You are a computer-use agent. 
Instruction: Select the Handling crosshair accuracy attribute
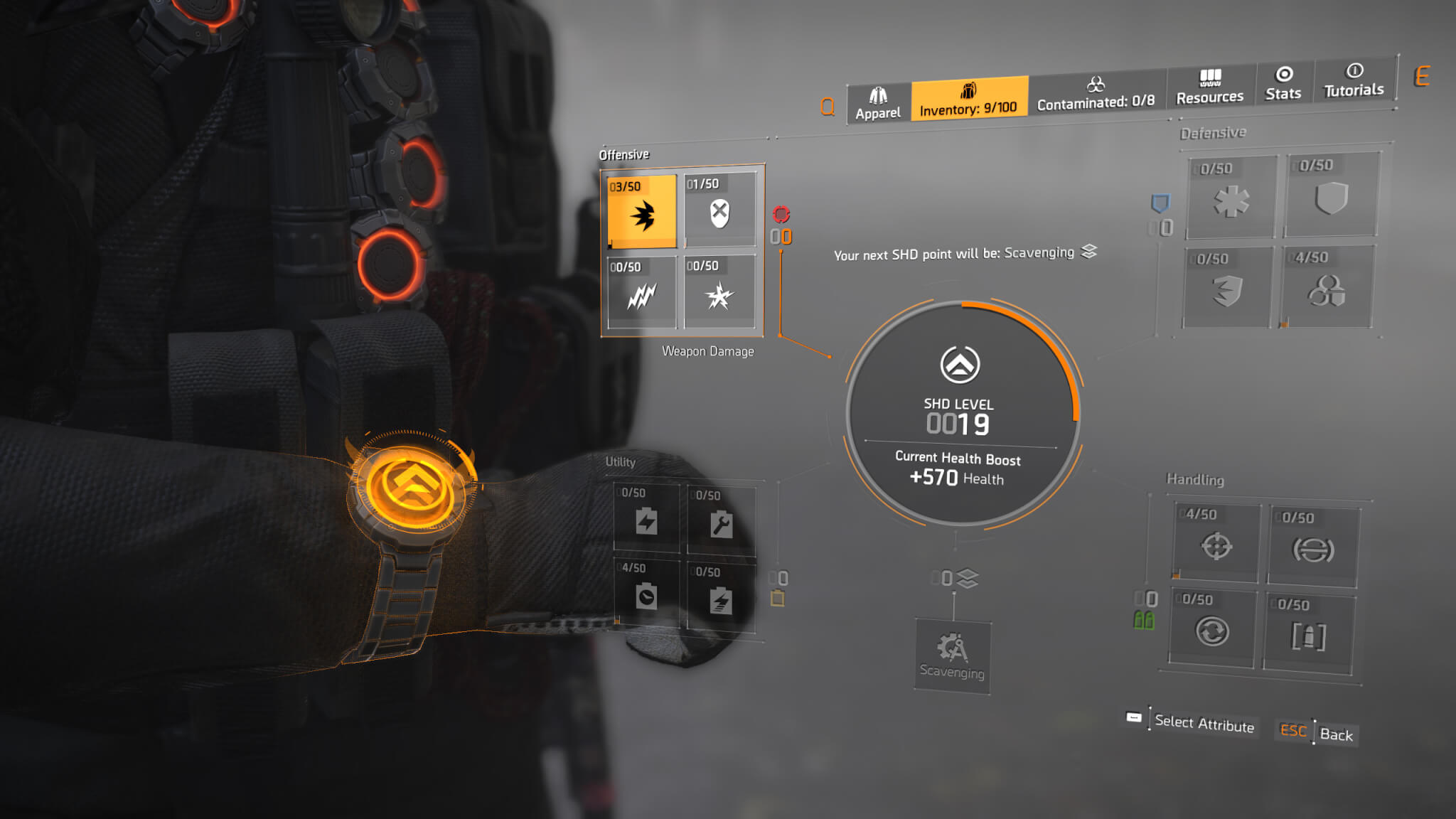[x=1216, y=543]
